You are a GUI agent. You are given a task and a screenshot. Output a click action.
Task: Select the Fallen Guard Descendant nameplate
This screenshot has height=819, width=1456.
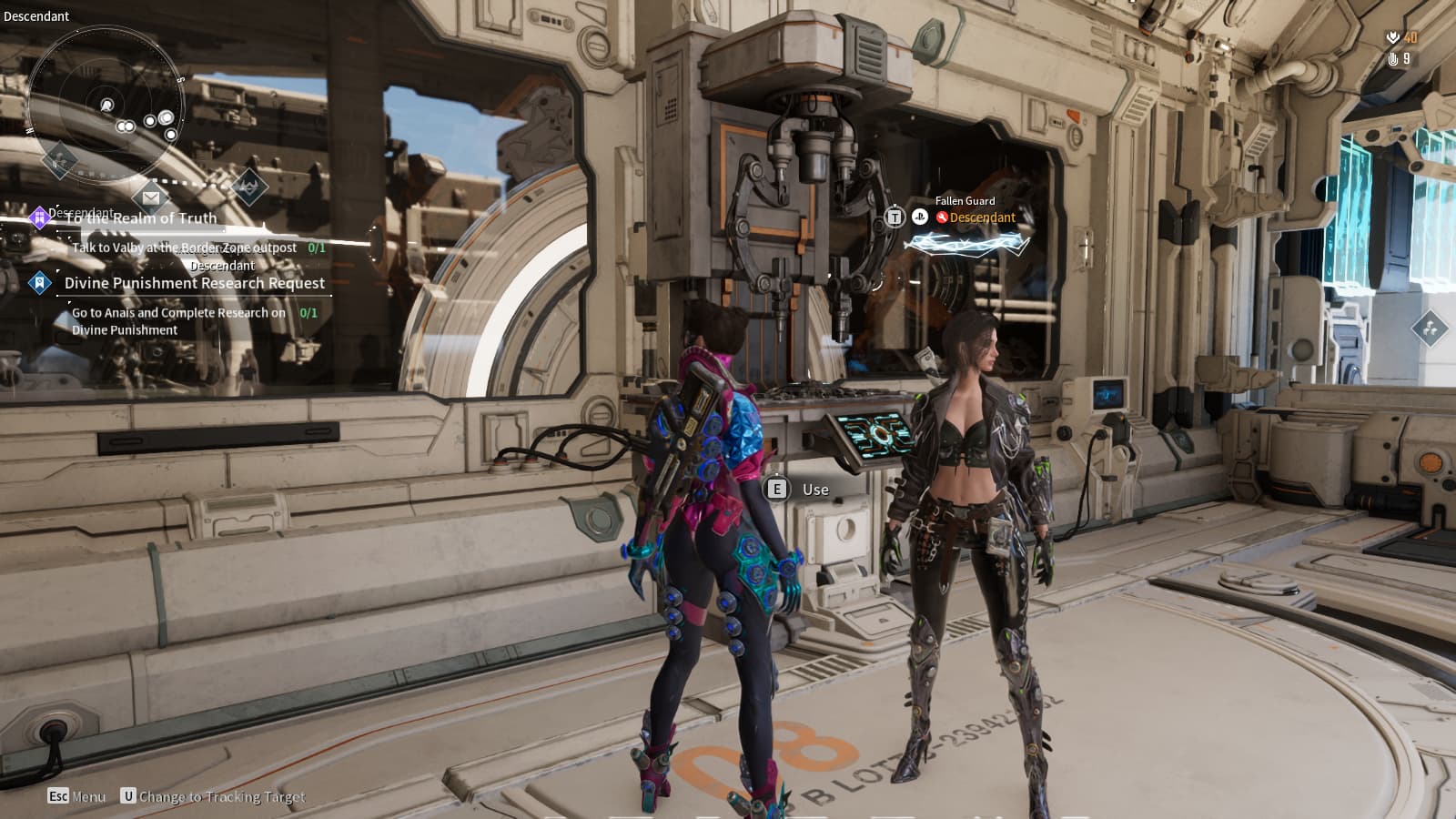tap(974, 211)
